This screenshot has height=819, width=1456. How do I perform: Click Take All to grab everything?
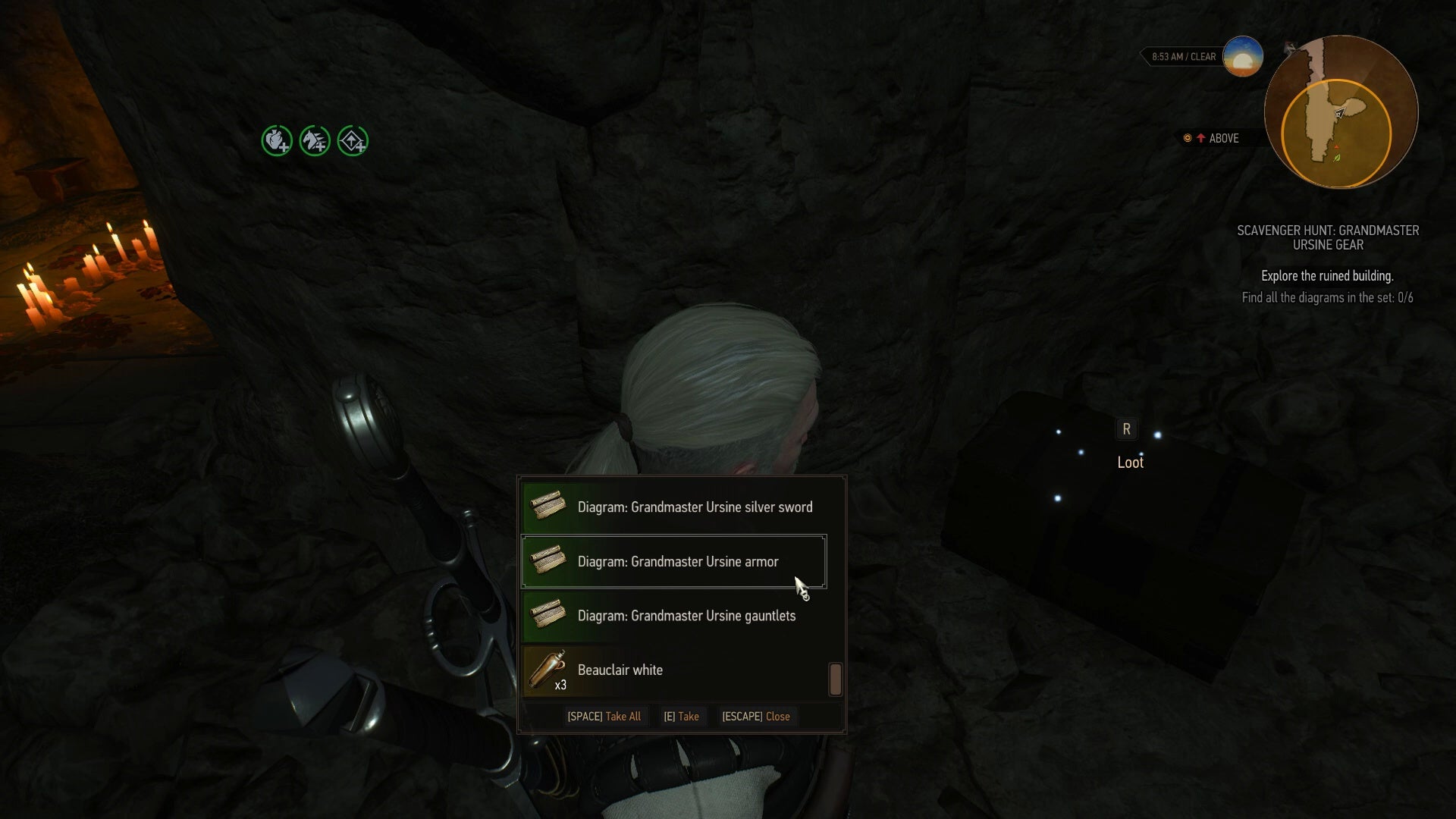click(x=604, y=716)
